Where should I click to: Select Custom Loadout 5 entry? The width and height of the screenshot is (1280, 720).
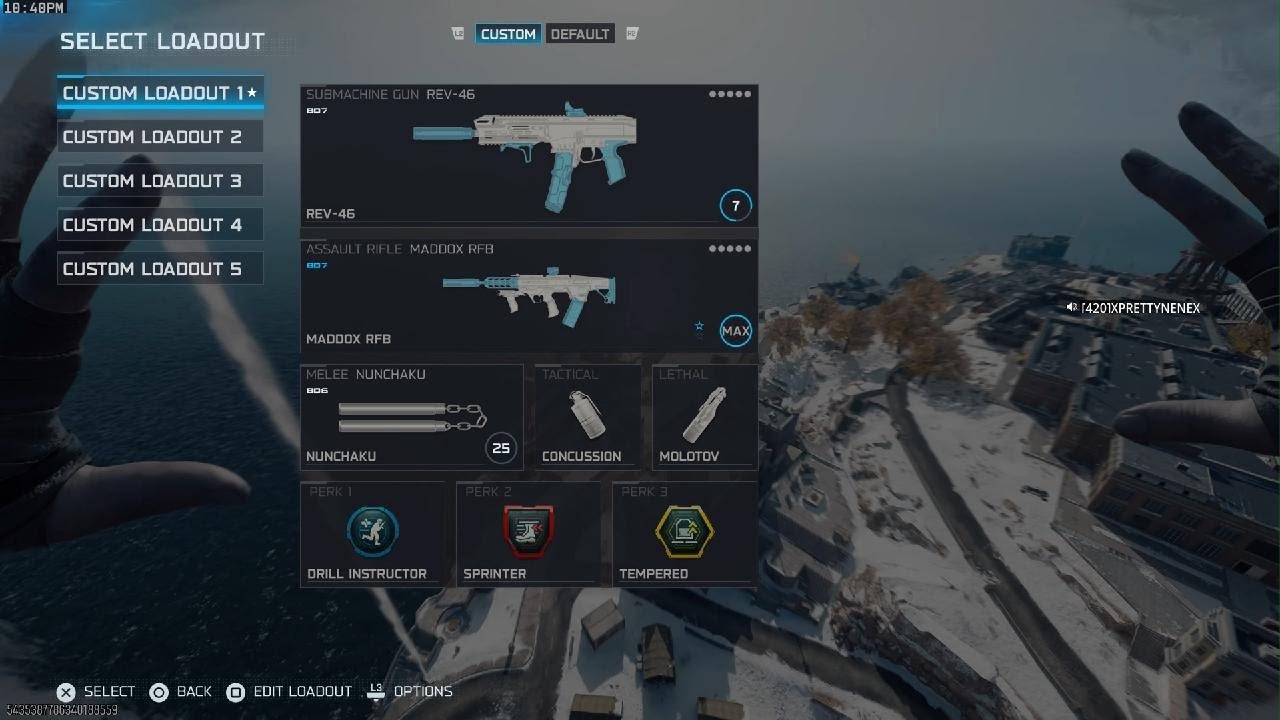point(160,269)
